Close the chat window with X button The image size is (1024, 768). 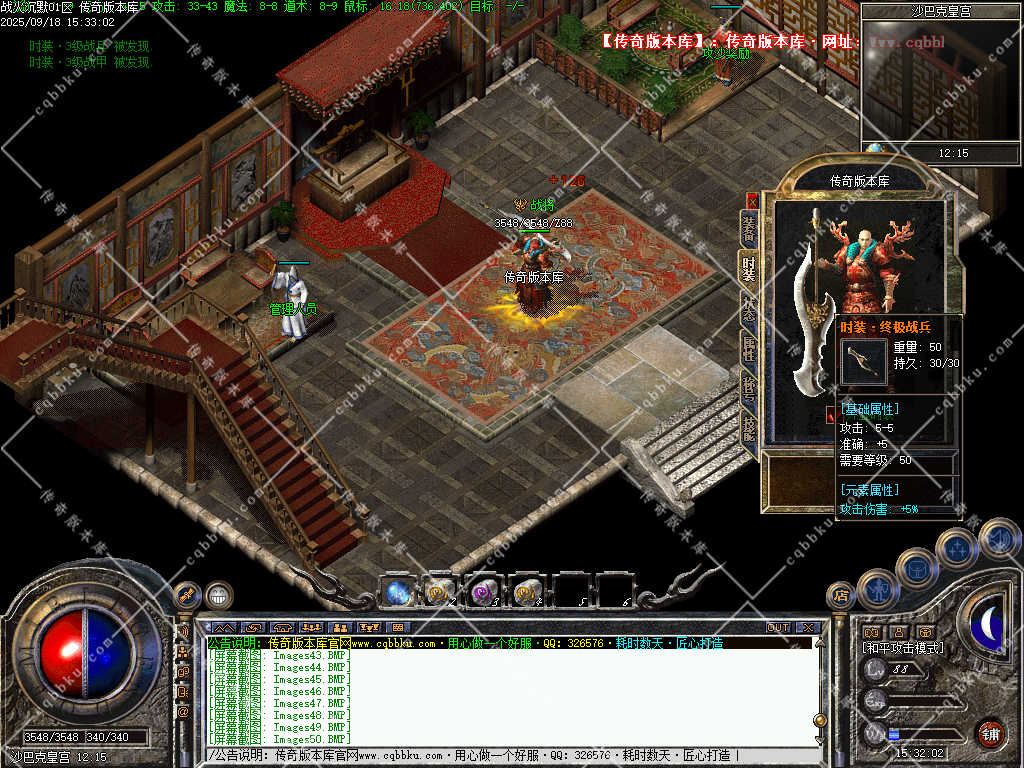click(x=807, y=628)
